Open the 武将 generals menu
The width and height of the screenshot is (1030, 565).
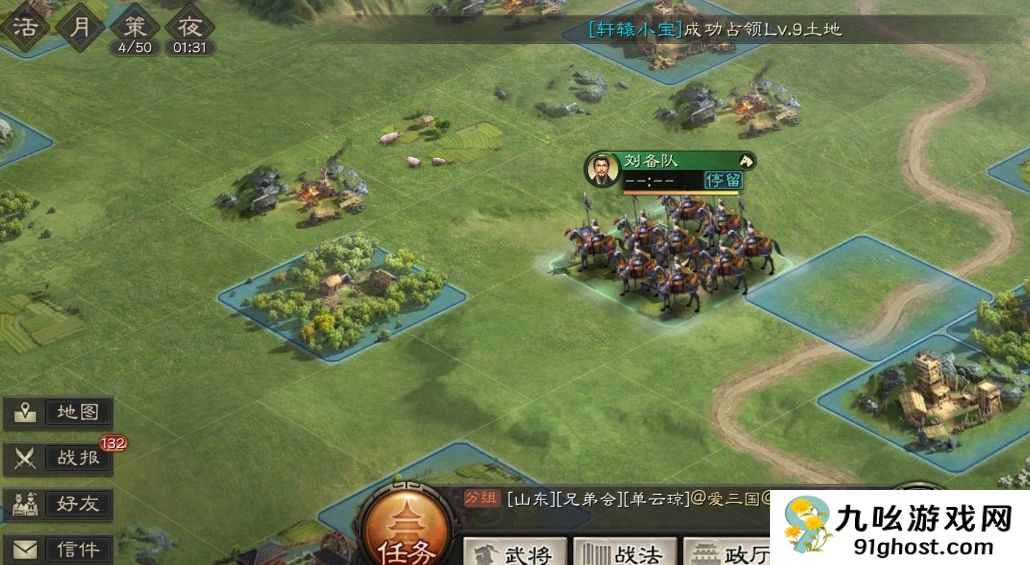515,551
